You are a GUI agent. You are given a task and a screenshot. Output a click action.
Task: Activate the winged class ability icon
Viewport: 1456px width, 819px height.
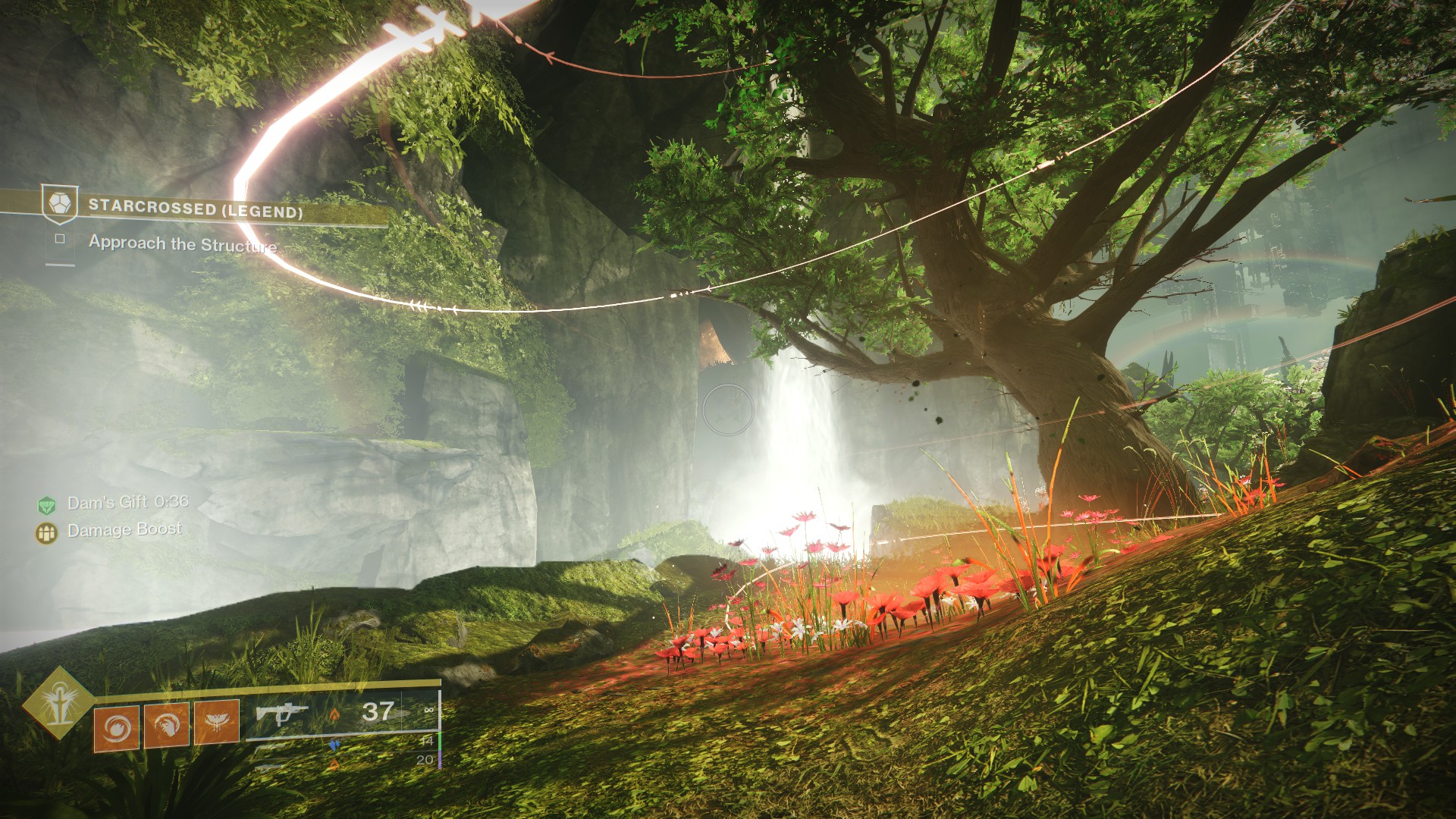coord(217,721)
